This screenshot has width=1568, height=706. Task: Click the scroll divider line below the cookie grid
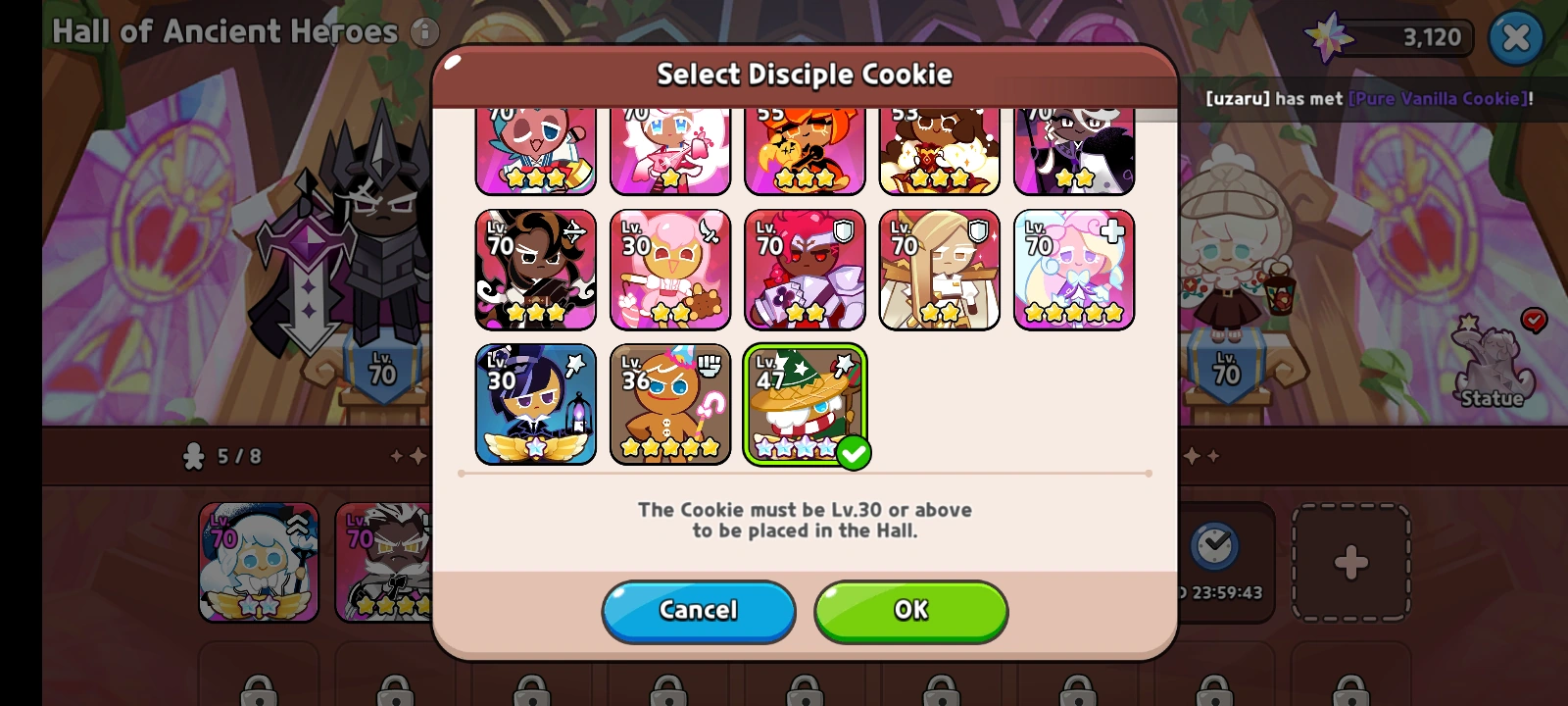[x=805, y=475]
